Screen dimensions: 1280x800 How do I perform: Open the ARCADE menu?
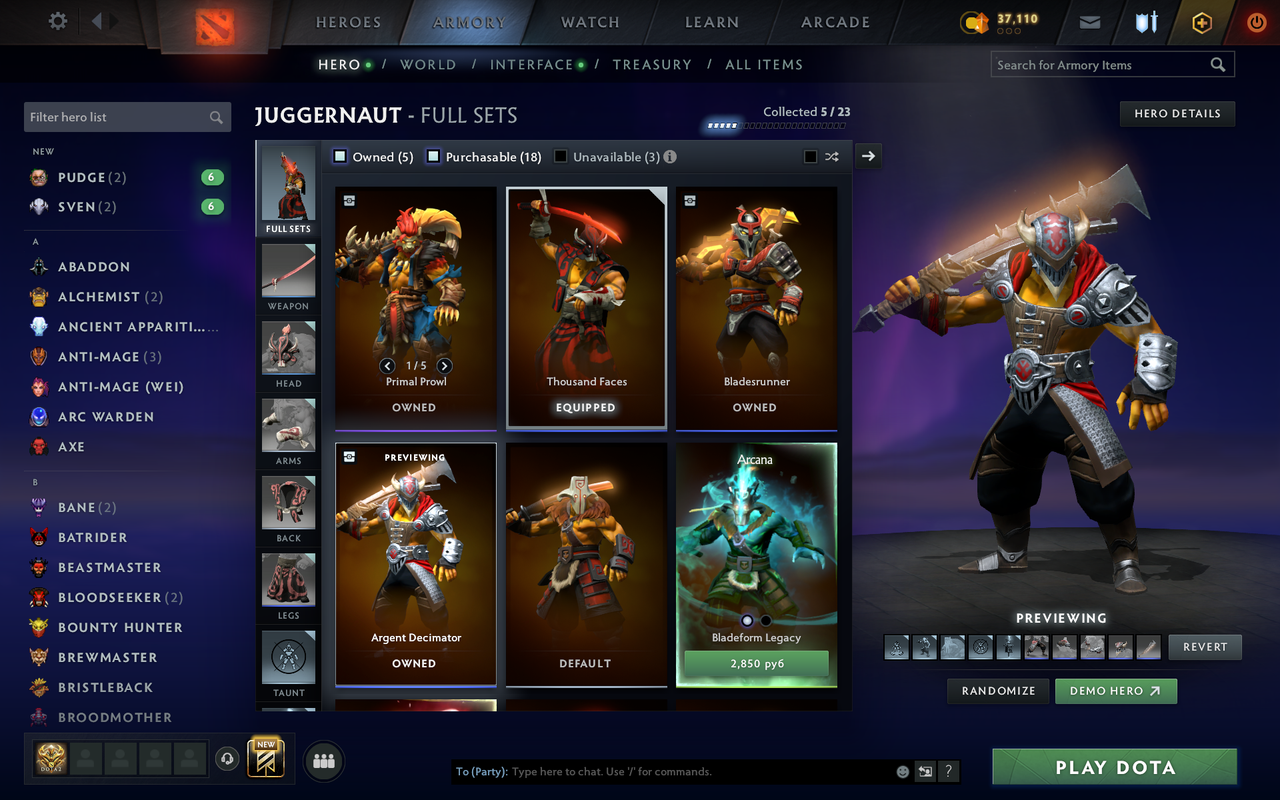(834, 21)
